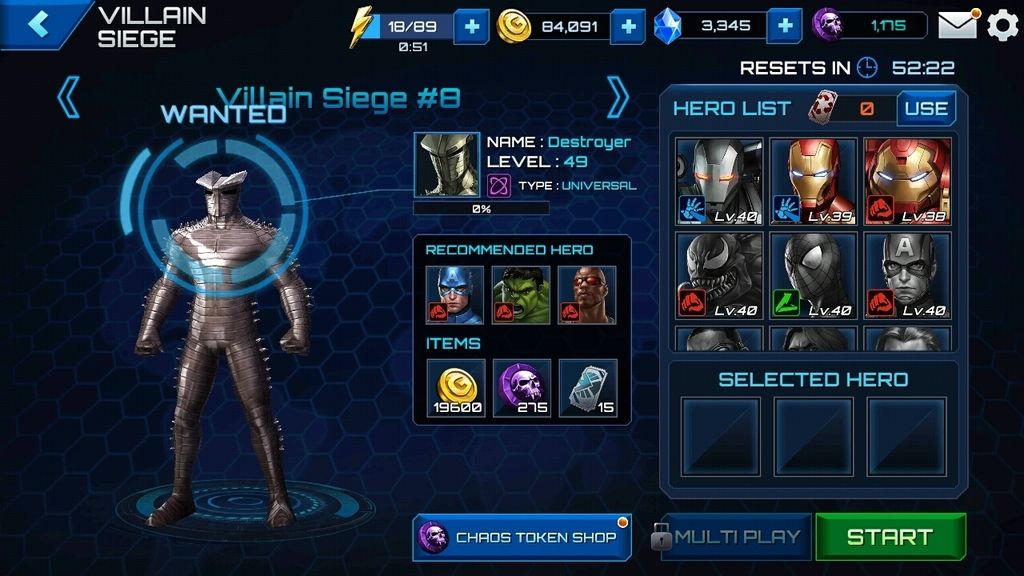Click the locked Multi Play button

point(728,537)
